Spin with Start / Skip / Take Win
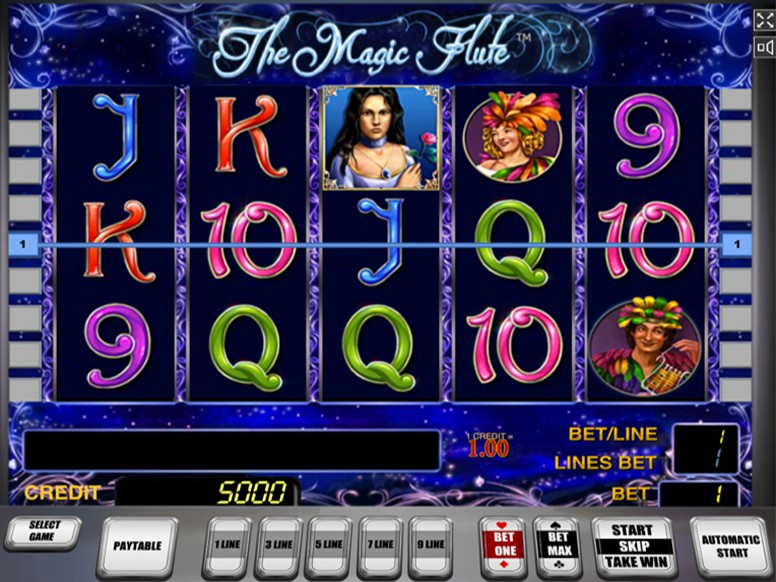 point(632,545)
